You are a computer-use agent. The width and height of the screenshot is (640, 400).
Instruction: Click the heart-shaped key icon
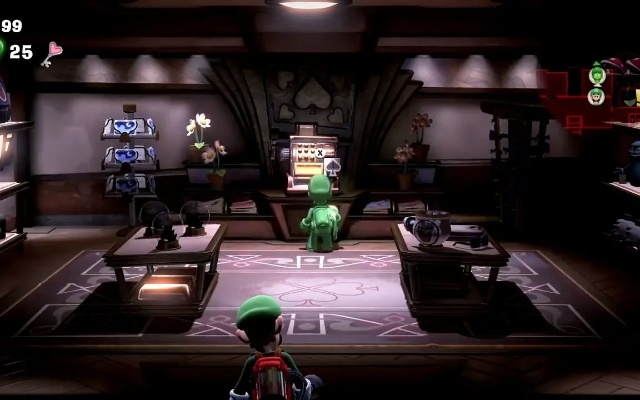pyautogui.click(x=50, y=52)
